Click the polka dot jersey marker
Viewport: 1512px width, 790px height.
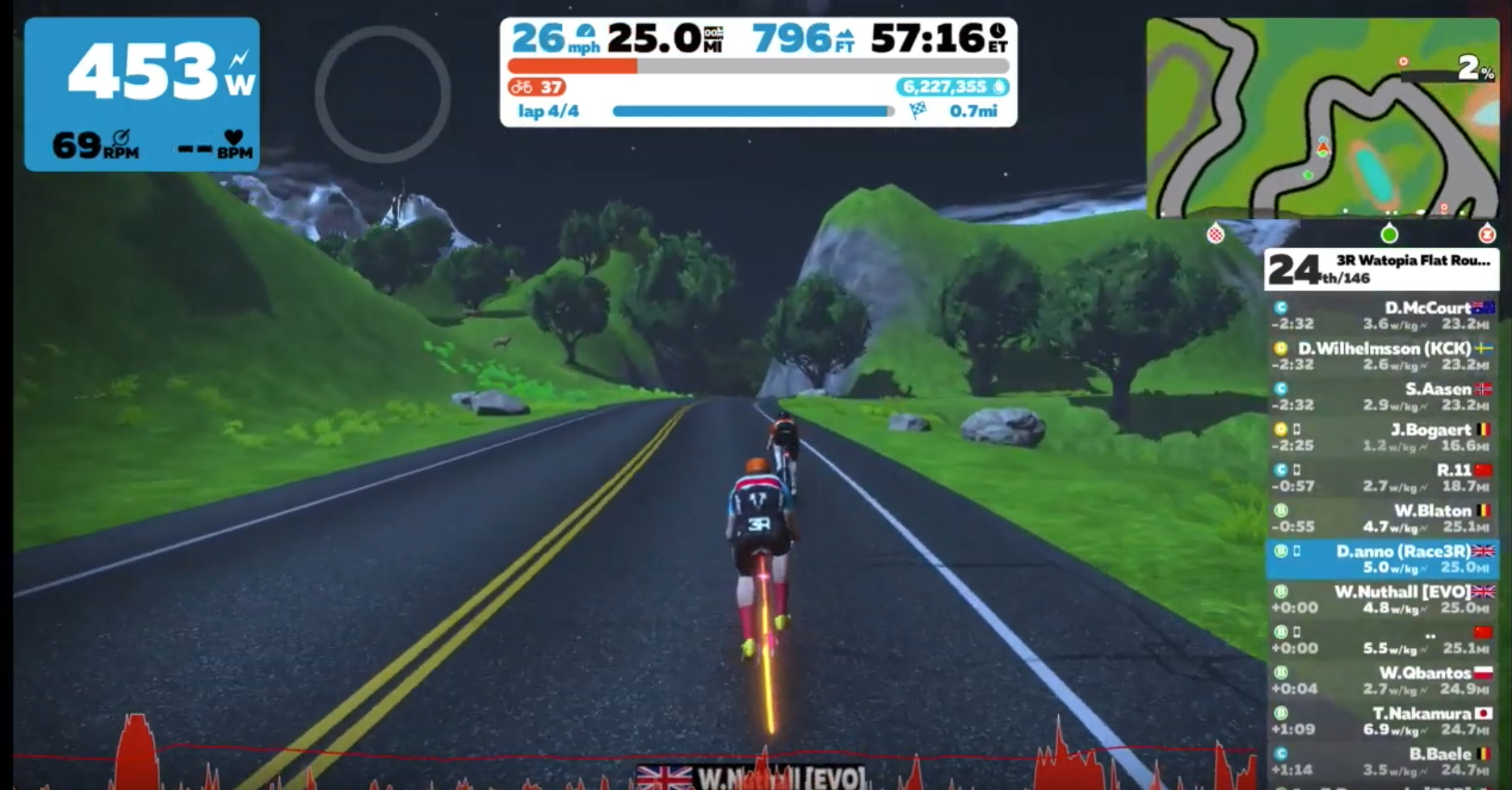click(x=1216, y=234)
